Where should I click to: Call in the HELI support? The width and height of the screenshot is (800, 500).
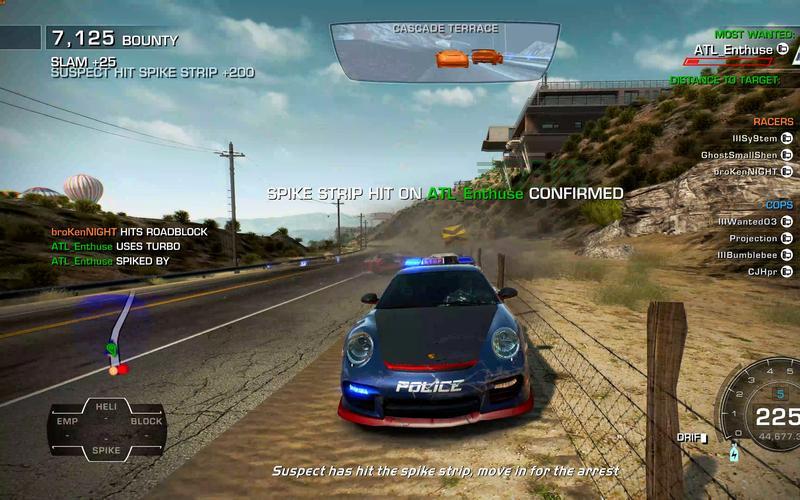105,407
